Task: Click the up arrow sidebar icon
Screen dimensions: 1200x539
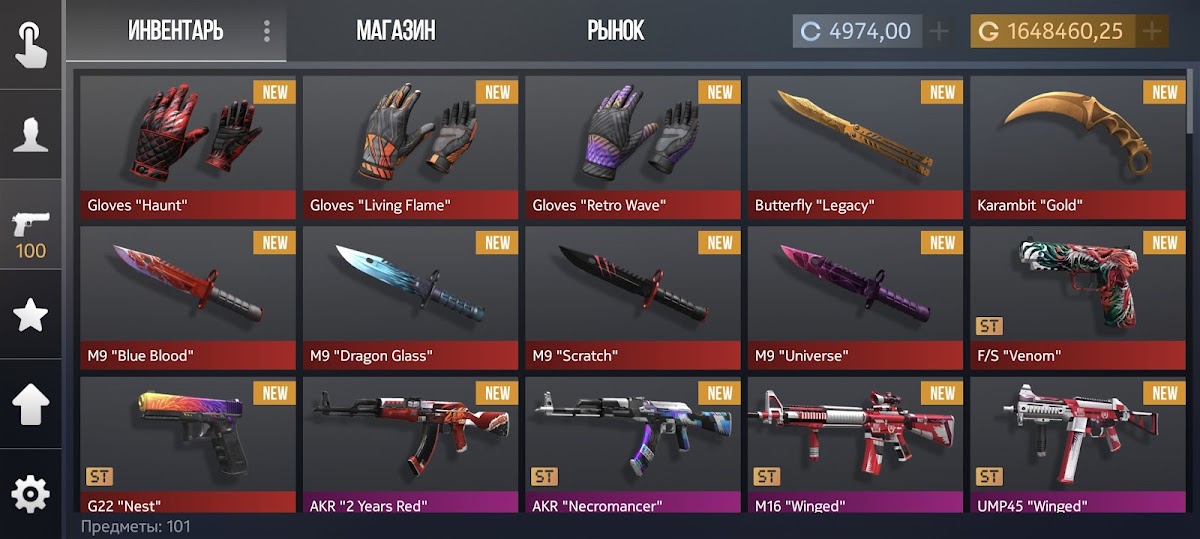Action: coord(31,405)
